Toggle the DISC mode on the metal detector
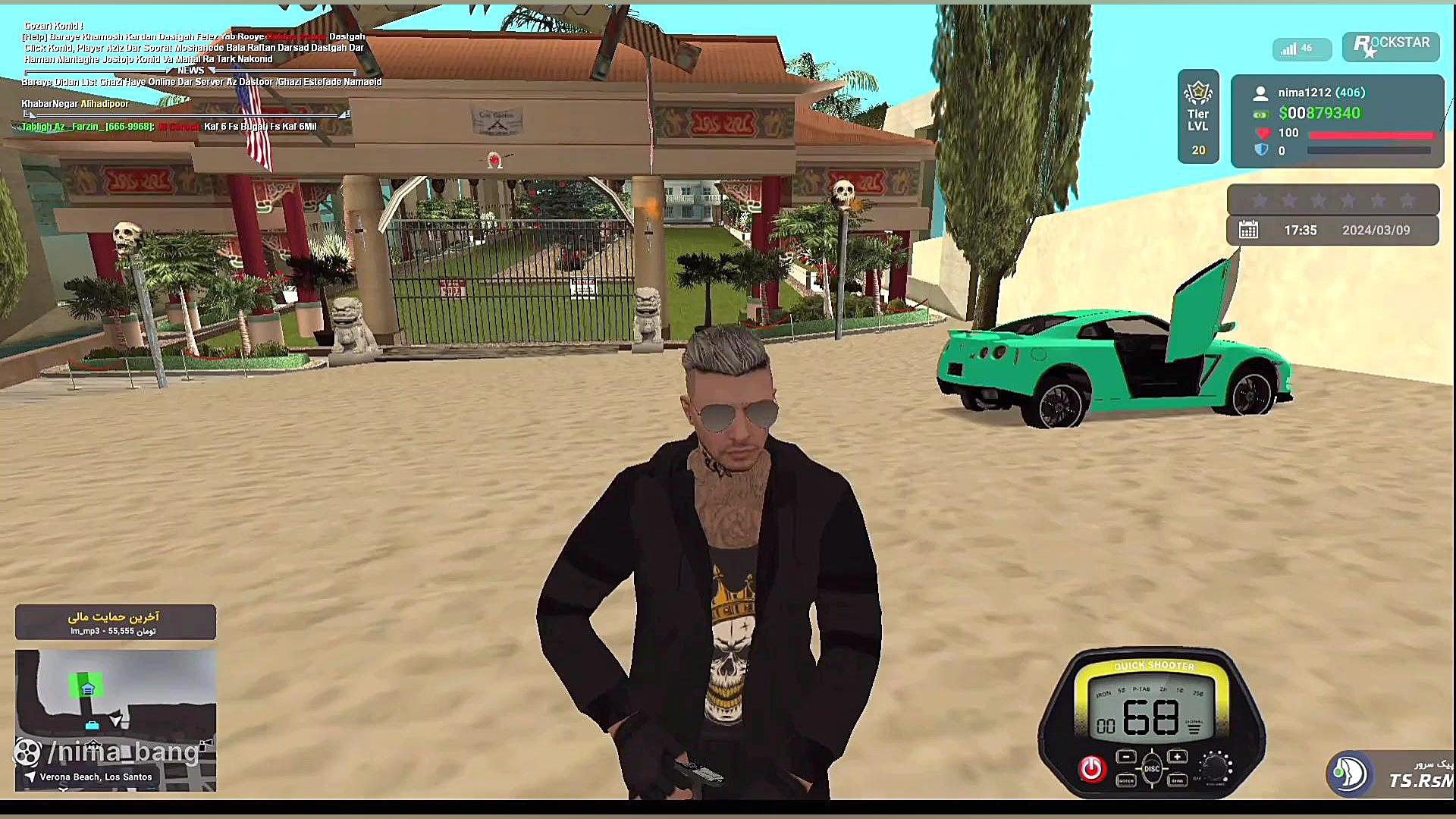Screen dimensions: 1456x819 tap(1152, 767)
